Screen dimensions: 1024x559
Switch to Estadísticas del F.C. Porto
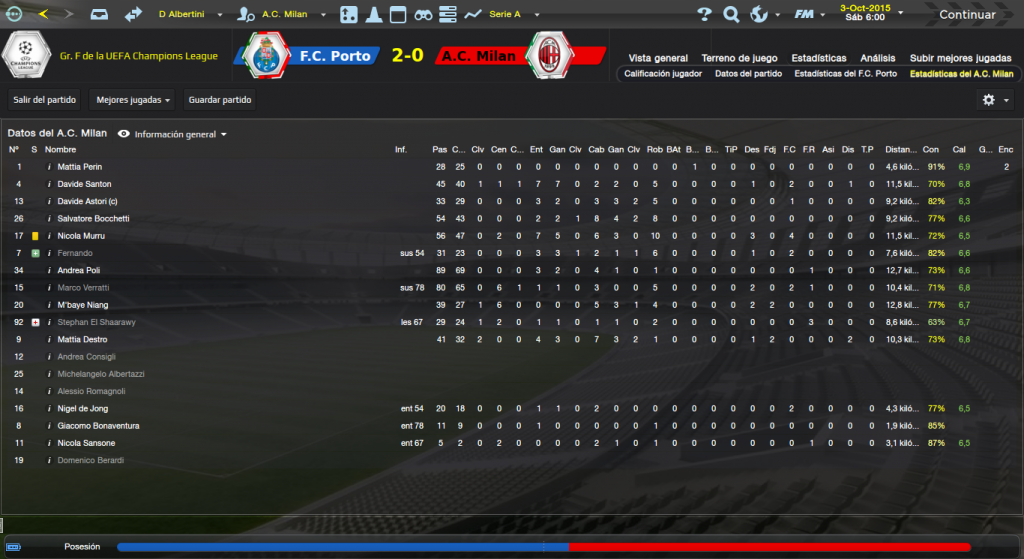click(845, 74)
